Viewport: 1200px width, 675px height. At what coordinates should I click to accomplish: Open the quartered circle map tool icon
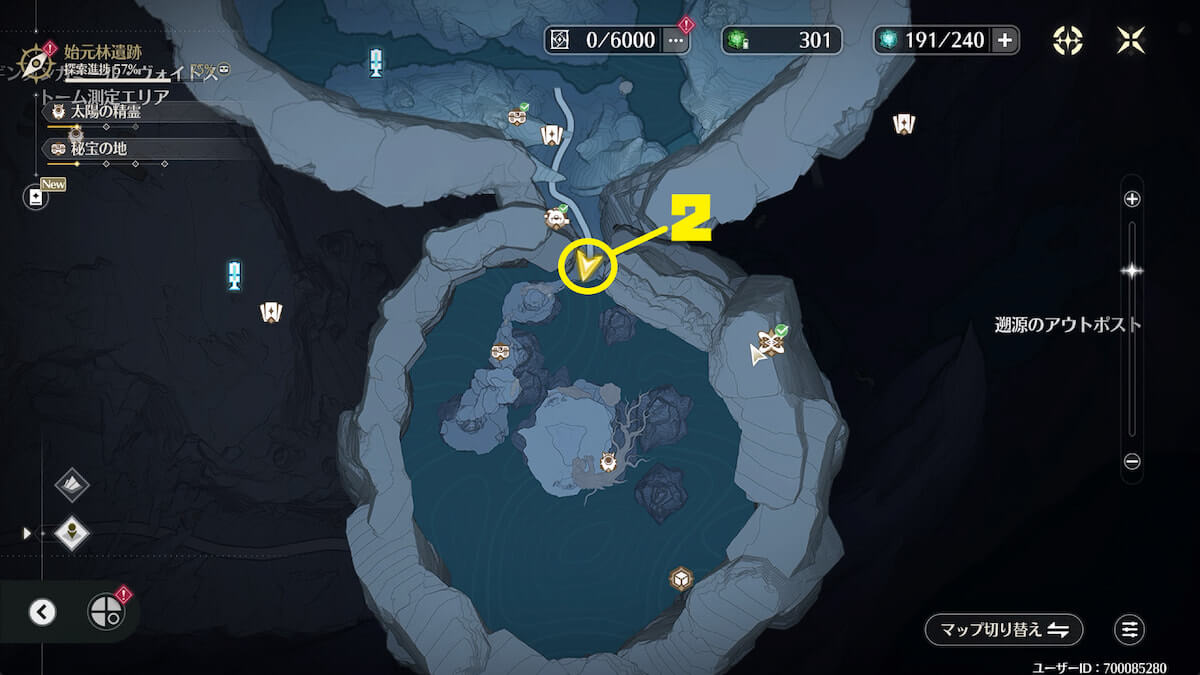[x=105, y=611]
